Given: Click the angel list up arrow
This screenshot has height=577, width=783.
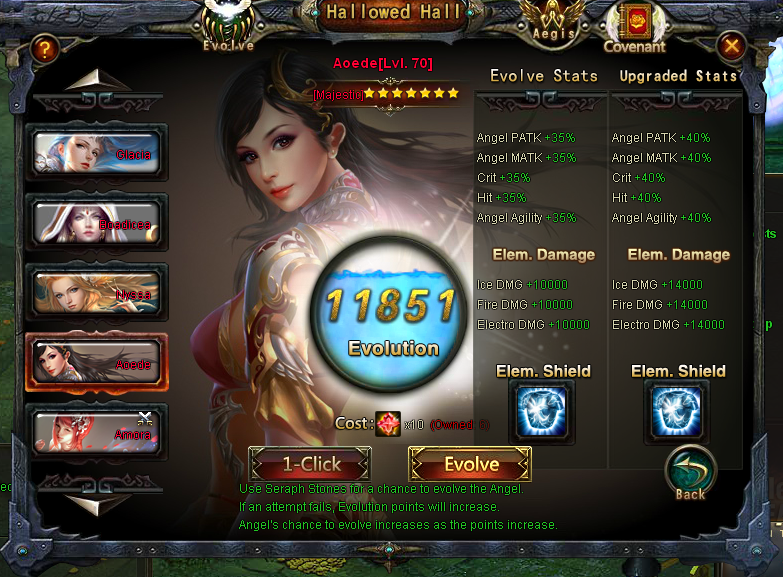Looking at the screenshot, I should (96, 81).
